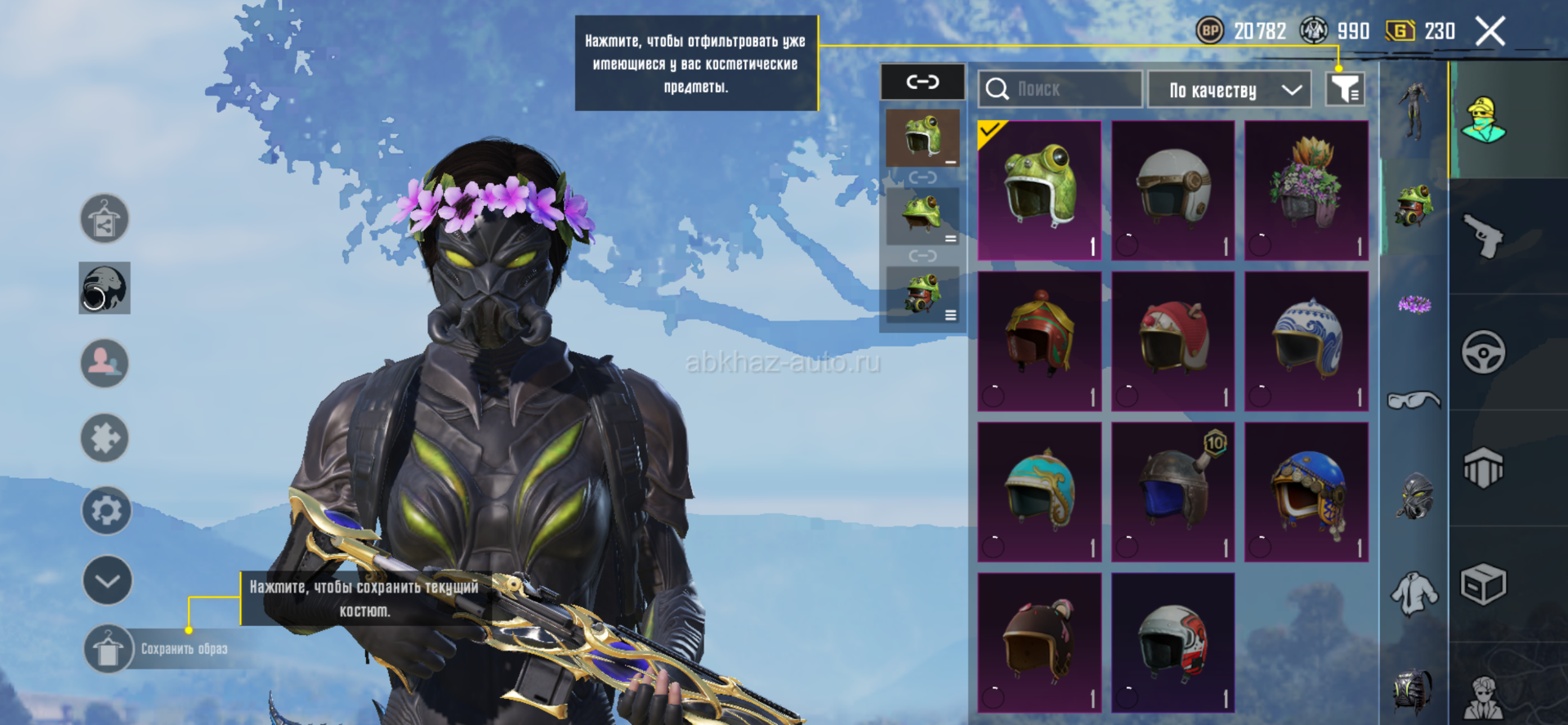Select the blue wave porcelain helmet
This screenshot has height=725, width=1568.
click(x=1306, y=341)
